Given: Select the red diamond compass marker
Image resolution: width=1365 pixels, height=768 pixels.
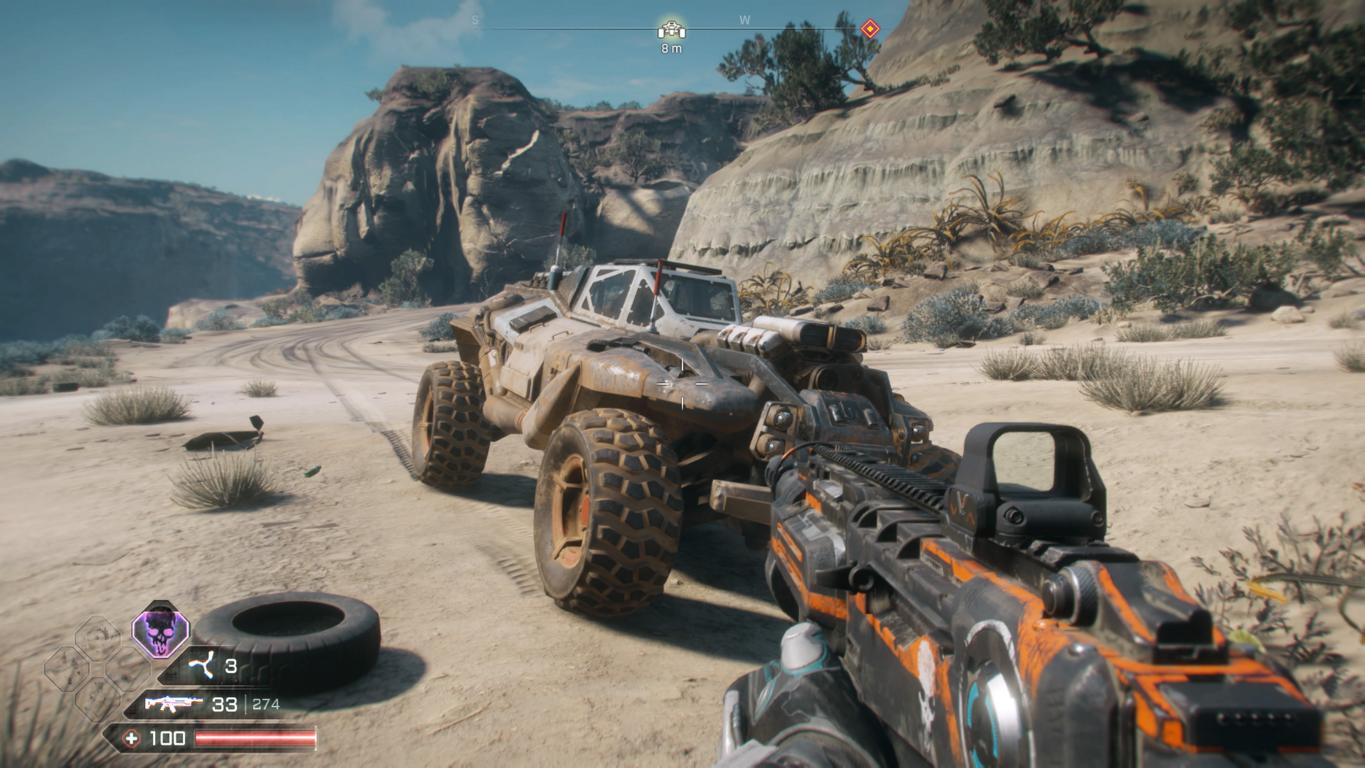Looking at the screenshot, I should click(x=870, y=29).
